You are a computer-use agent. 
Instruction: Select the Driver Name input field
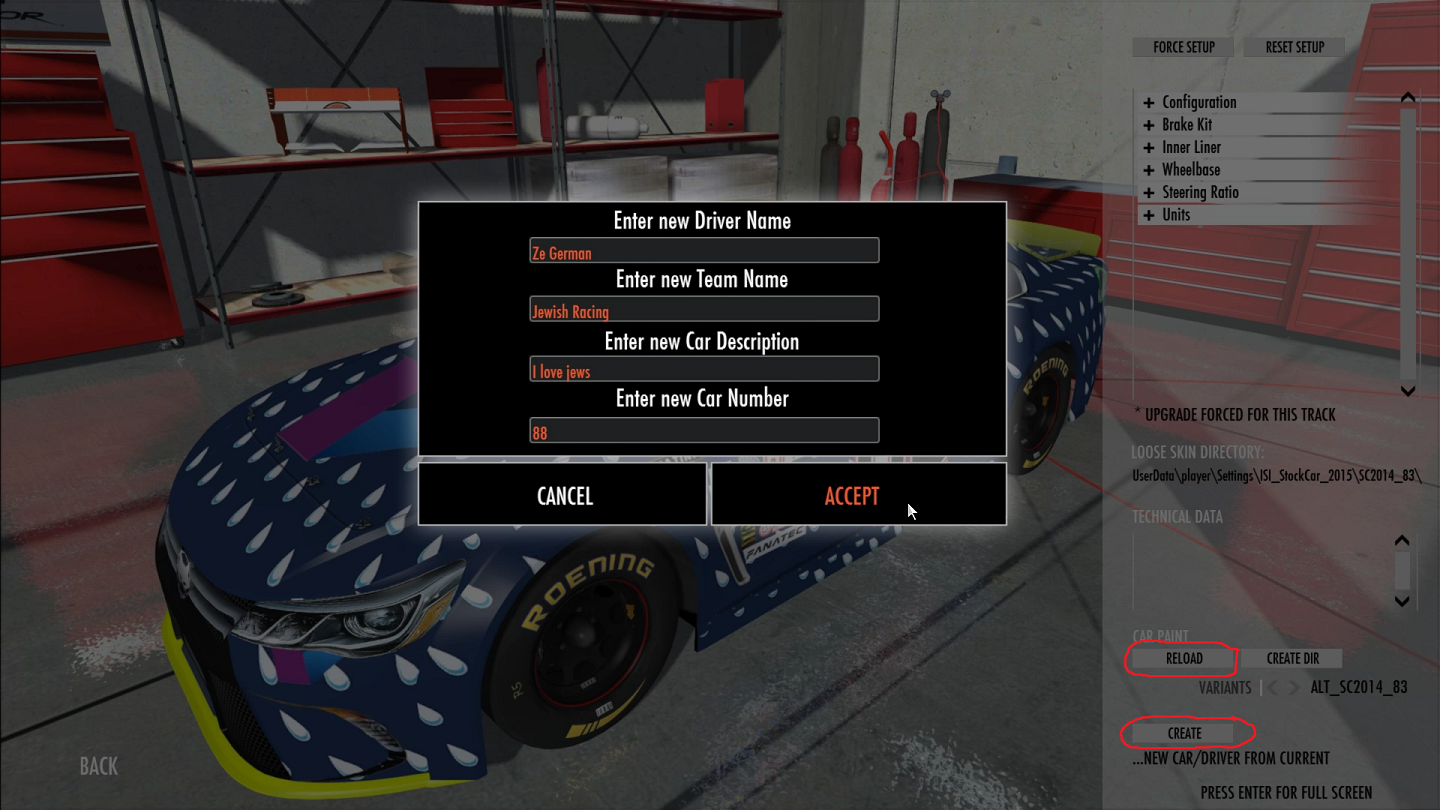tap(704, 251)
